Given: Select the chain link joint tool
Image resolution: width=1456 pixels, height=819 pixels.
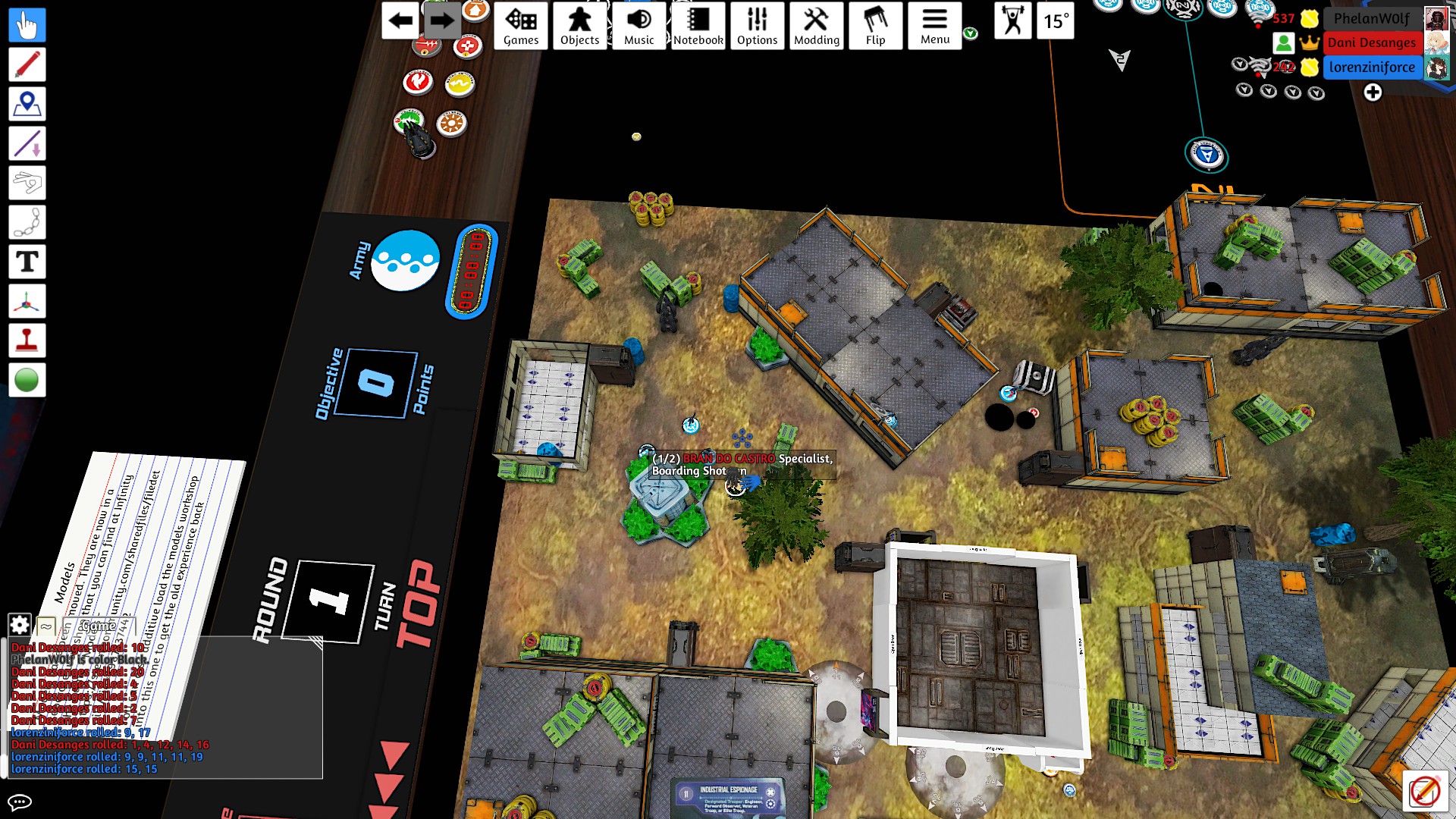Looking at the screenshot, I should 27,223.
